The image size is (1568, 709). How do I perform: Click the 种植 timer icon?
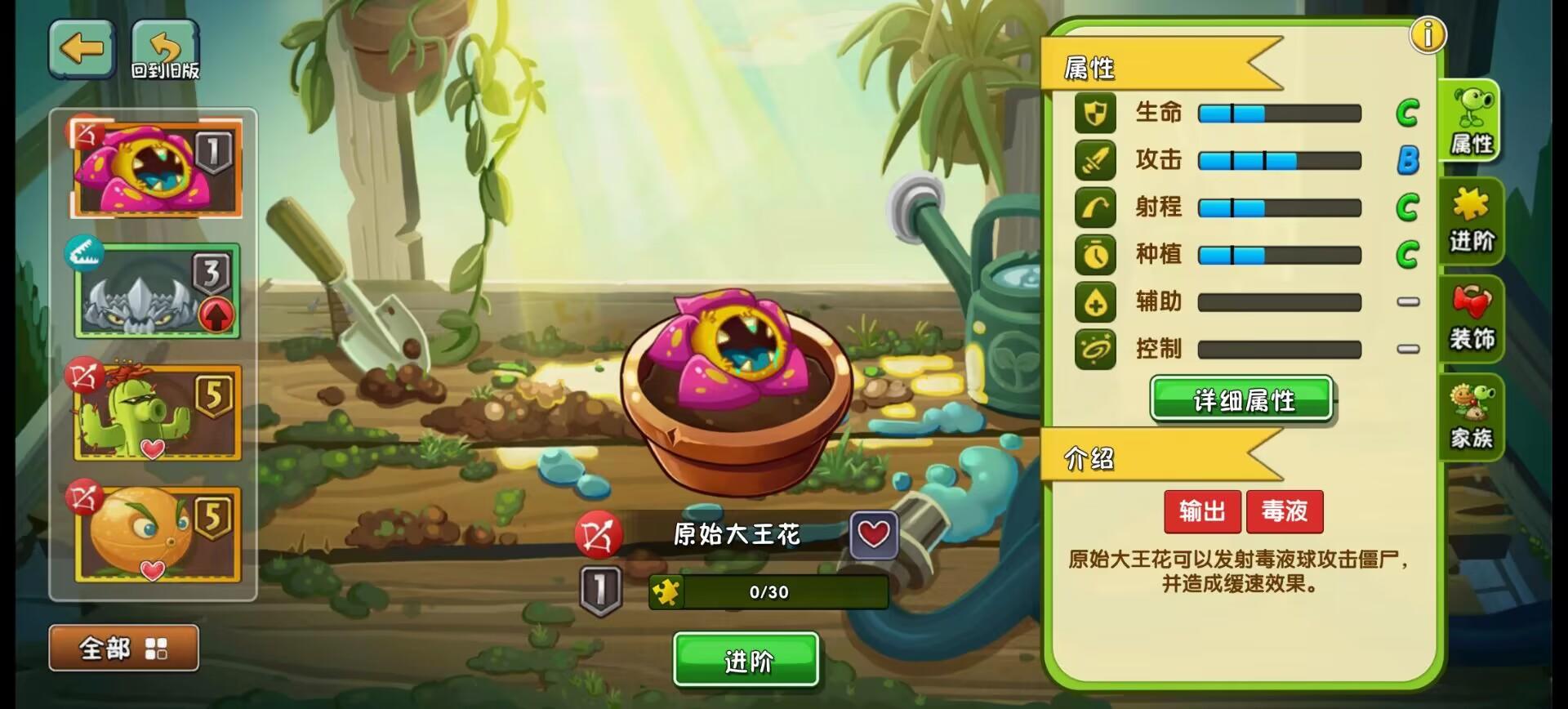coord(1097,256)
